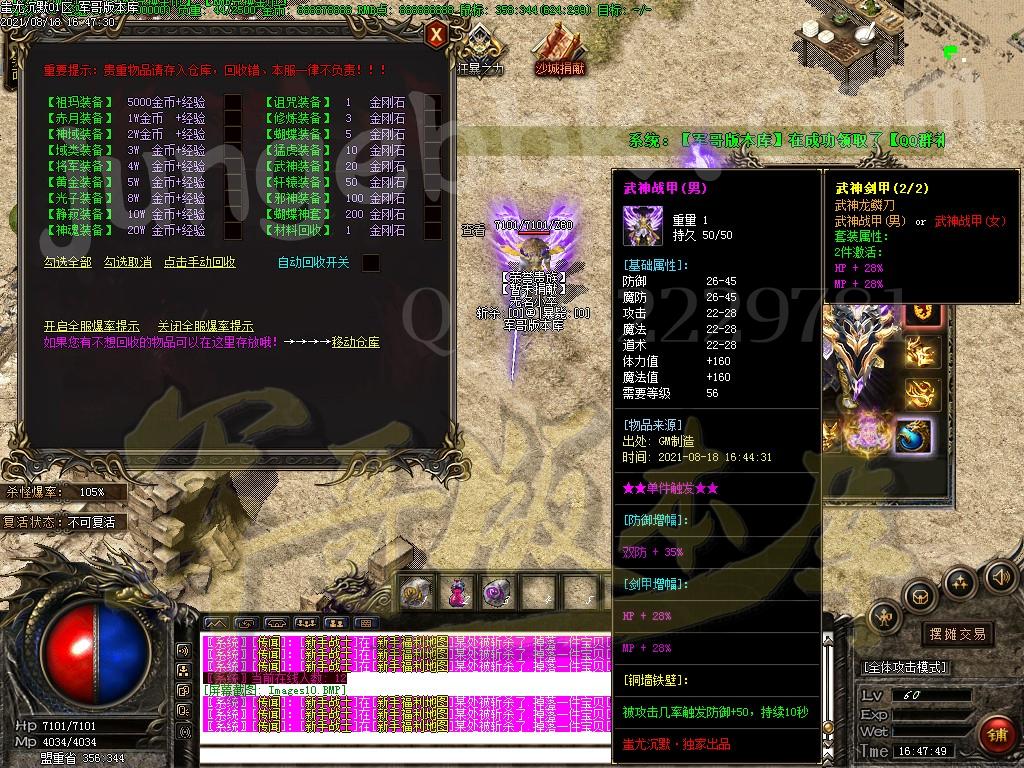Choose 勾选取消 to deselect all

pyautogui.click(x=128, y=262)
